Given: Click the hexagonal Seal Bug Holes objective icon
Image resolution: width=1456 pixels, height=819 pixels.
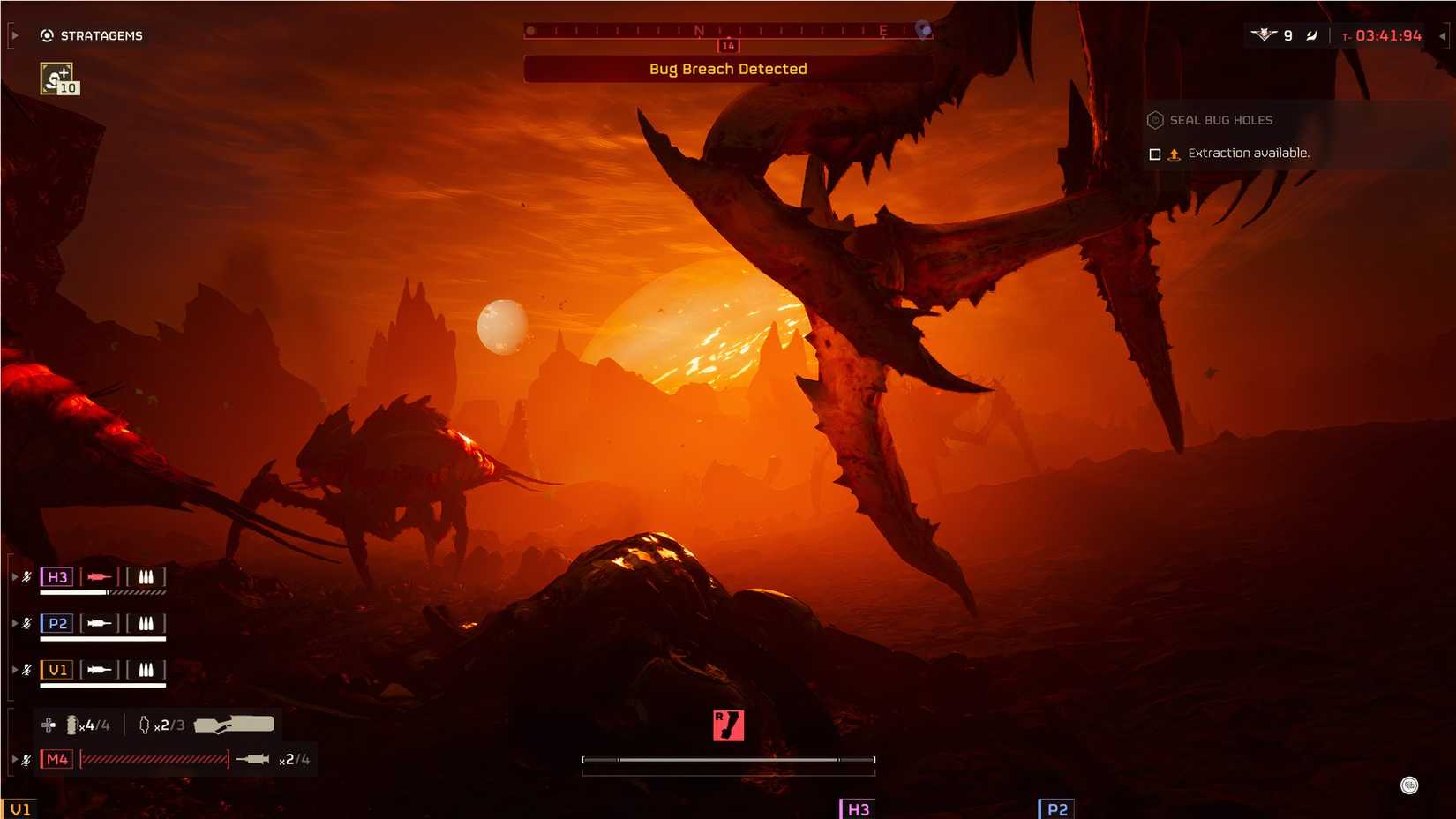Looking at the screenshot, I should click(1153, 119).
